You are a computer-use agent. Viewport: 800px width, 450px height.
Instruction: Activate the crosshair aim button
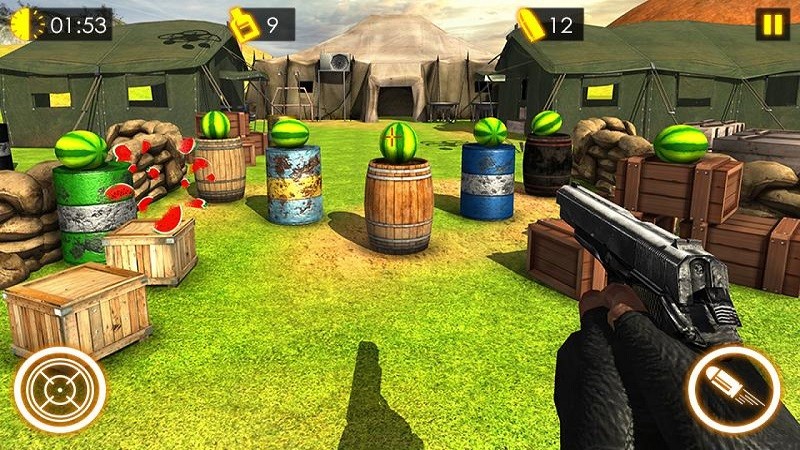(x=60, y=390)
